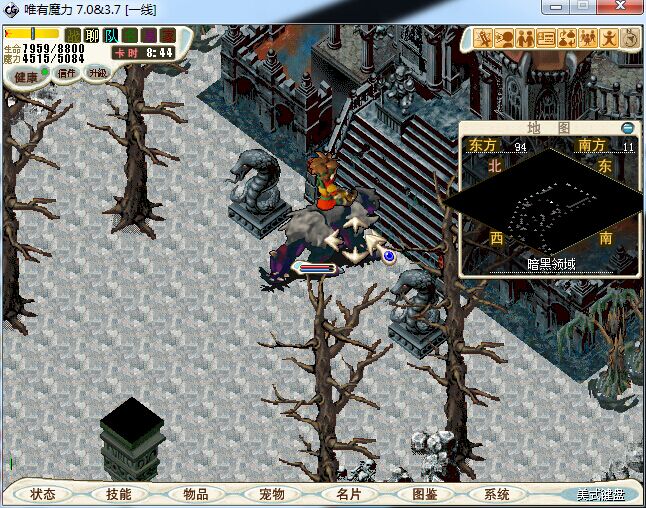Viewport: 646px width, 508px height.
Task: Open the 状态 status menu
Action: coord(43,494)
